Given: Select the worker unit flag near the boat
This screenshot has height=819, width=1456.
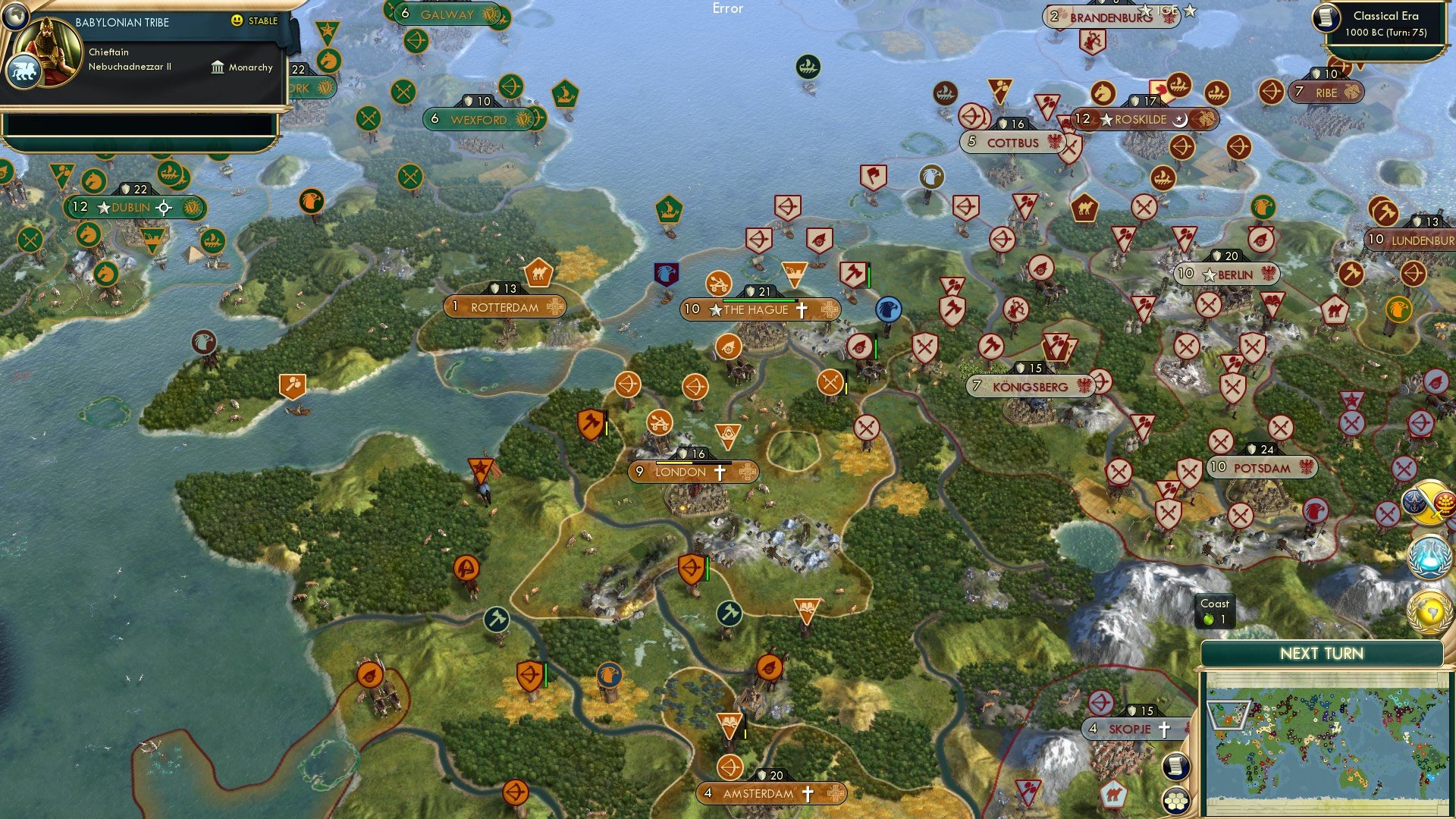Looking at the screenshot, I should (x=291, y=385).
